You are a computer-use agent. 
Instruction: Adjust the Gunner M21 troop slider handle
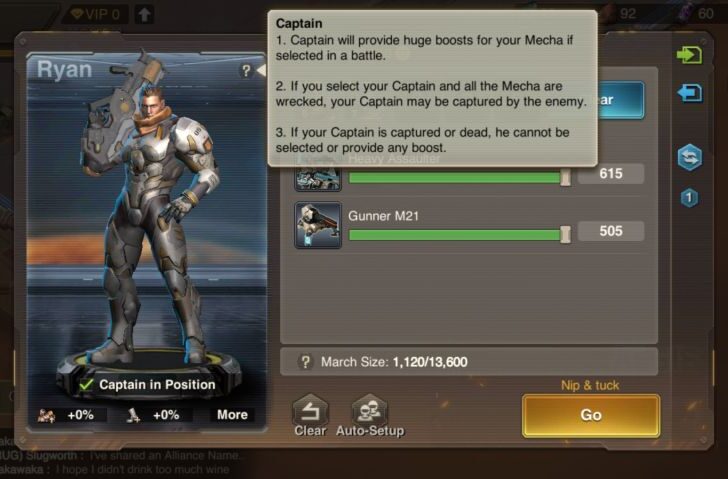click(565, 233)
